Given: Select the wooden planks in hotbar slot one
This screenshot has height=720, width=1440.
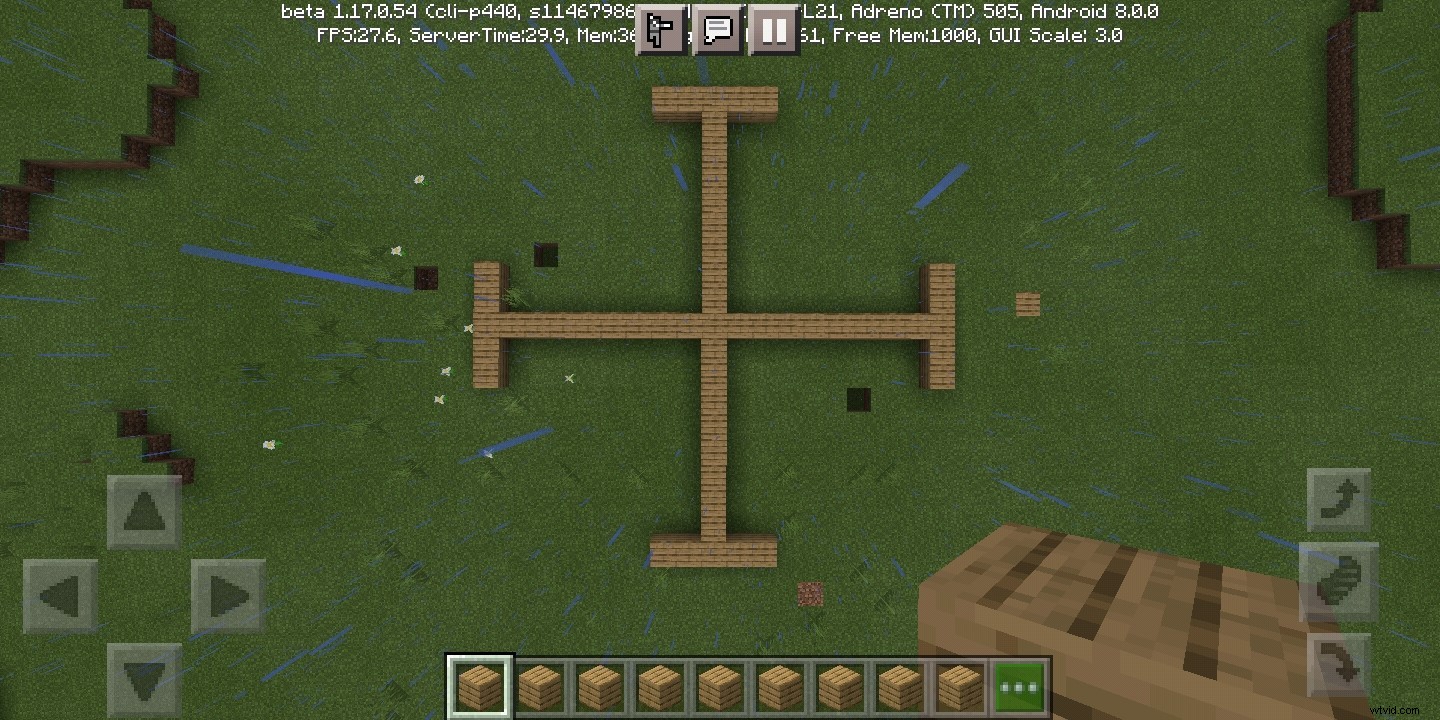Looking at the screenshot, I should (479, 686).
